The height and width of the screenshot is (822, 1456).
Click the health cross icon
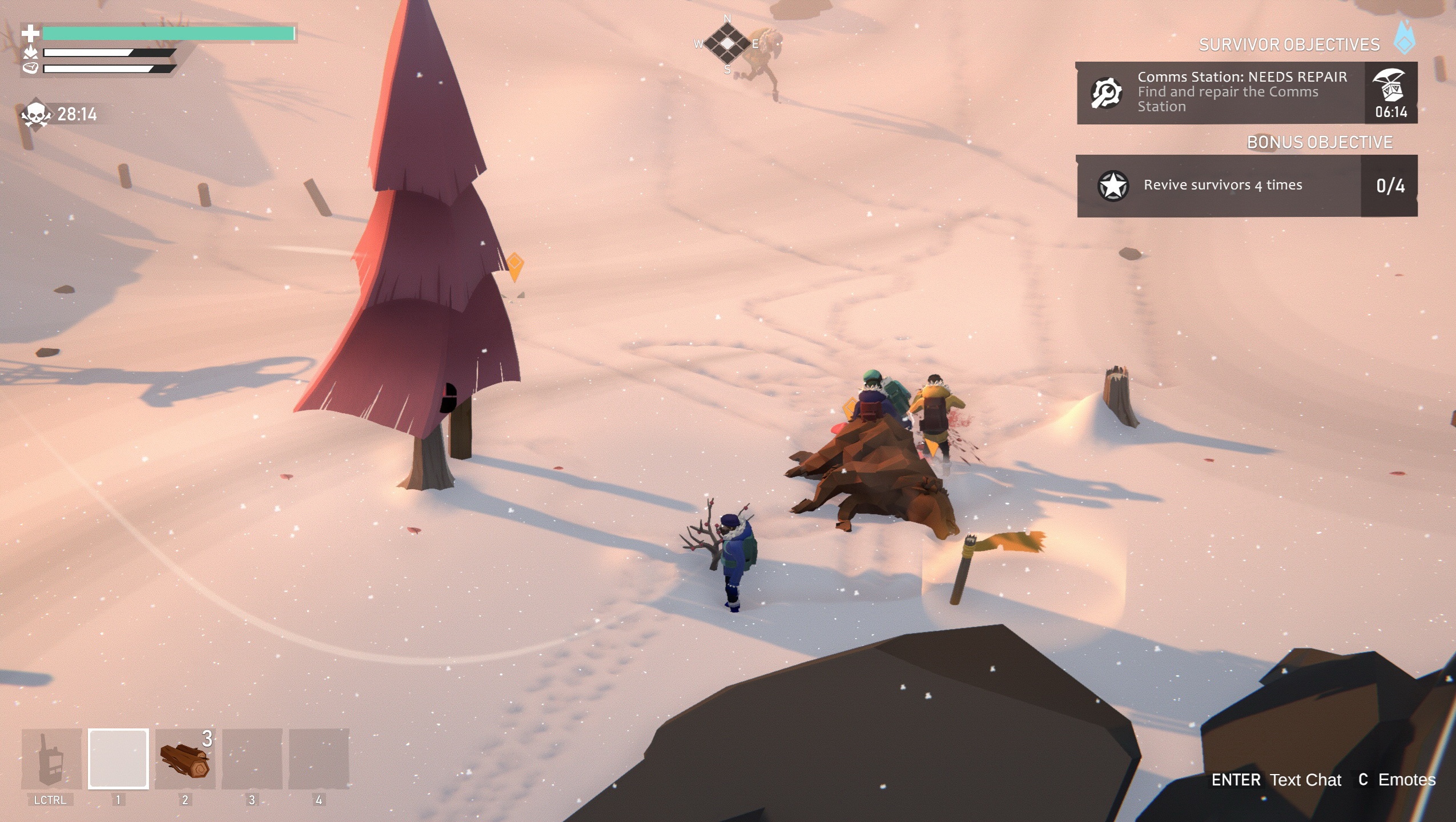pos(31,33)
